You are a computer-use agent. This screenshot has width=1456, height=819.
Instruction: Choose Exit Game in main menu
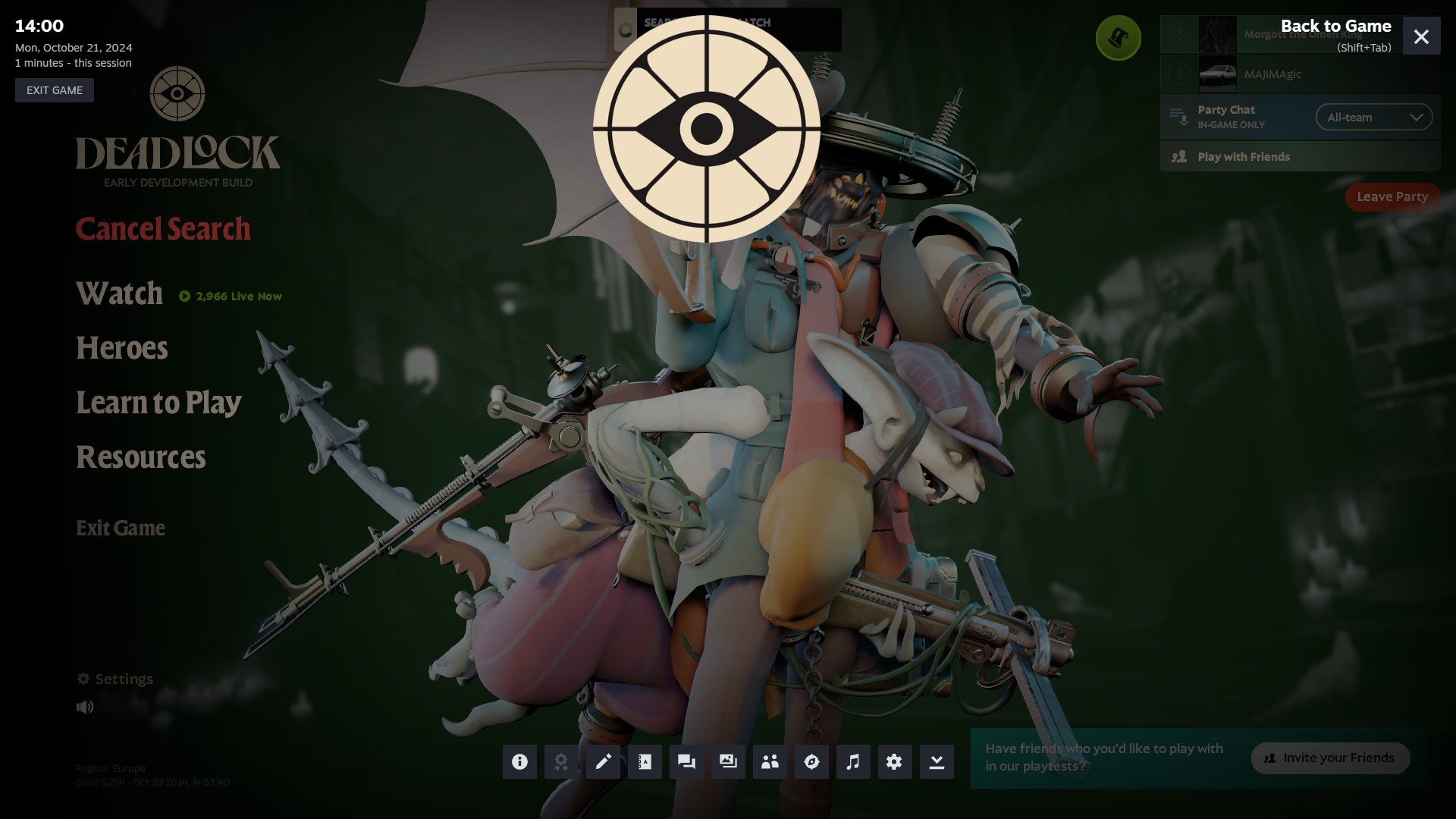point(121,528)
